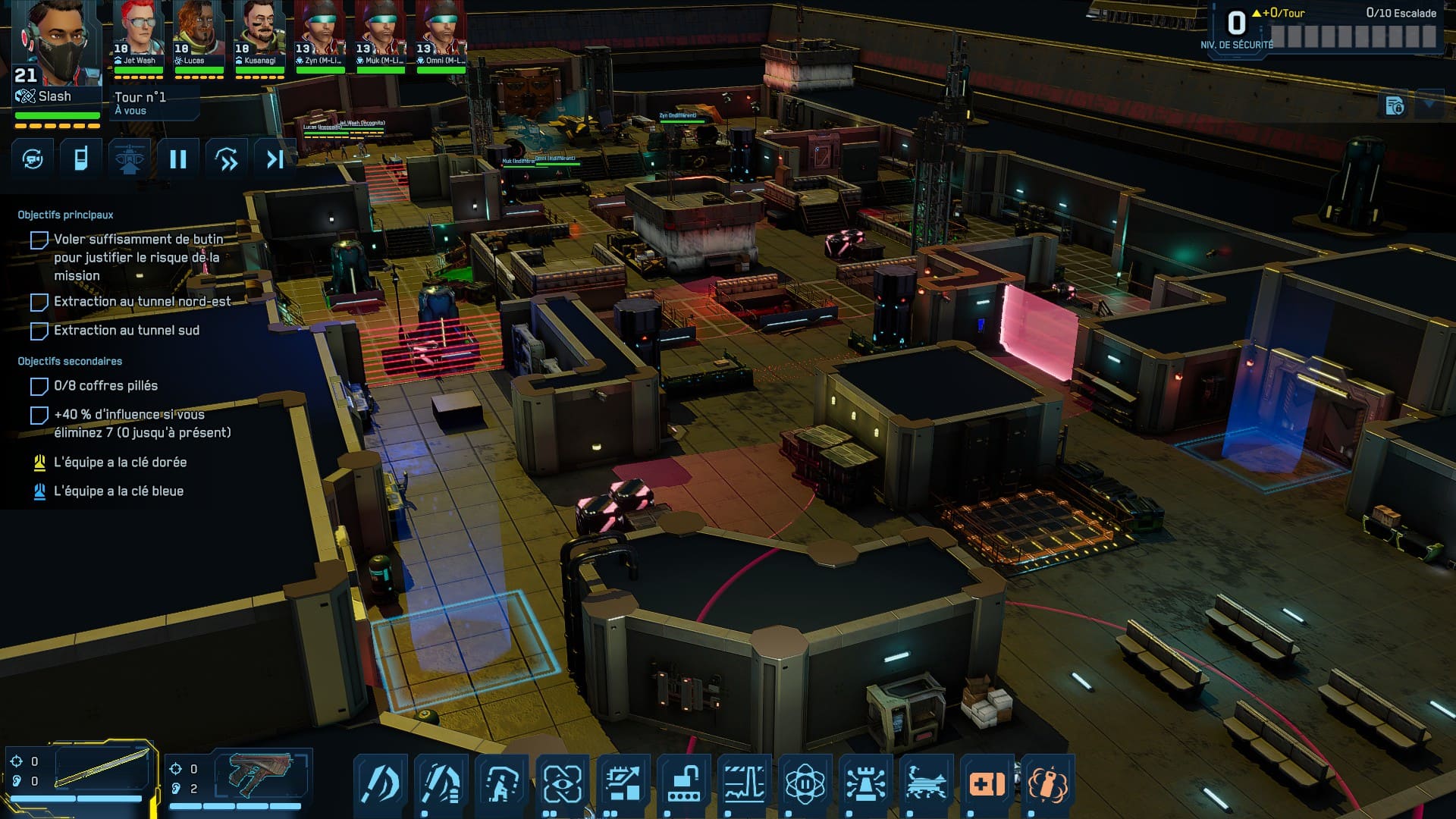Open the locked document security log
Viewport: 1456px width, 819px height.
pos(1395,106)
